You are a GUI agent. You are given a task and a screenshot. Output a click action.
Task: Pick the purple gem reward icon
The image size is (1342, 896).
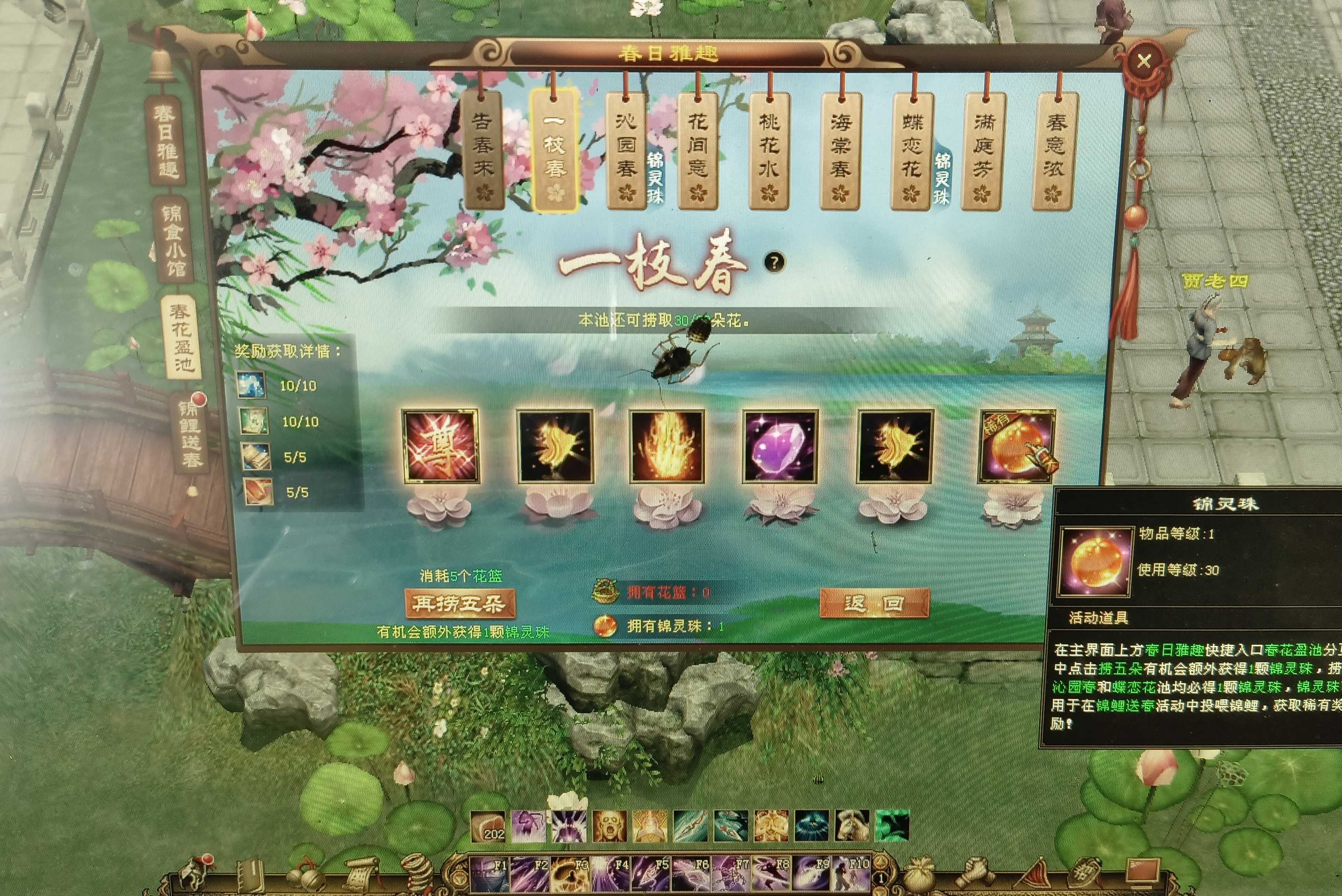[x=780, y=446]
